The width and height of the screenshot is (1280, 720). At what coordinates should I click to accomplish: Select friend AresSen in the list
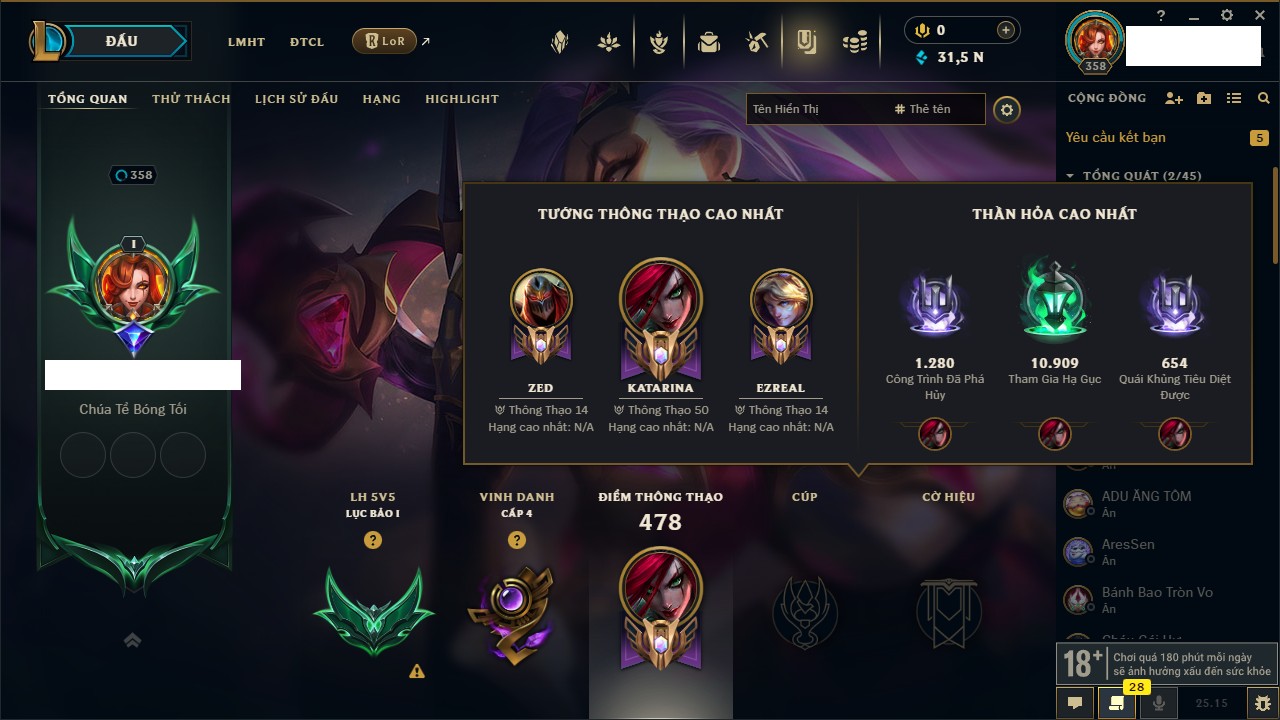pos(1128,551)
